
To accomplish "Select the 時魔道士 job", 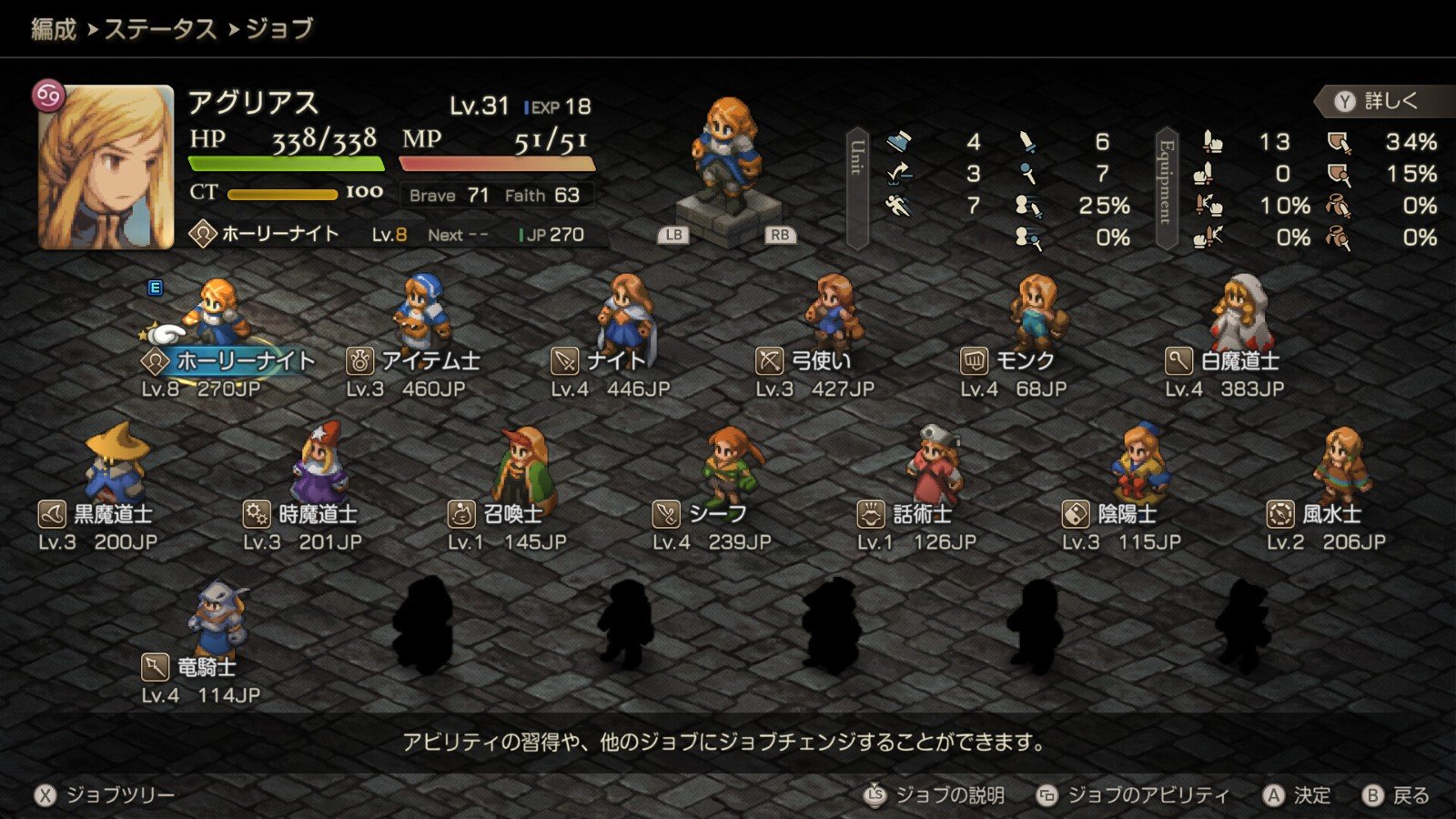I will pos(301,514).
